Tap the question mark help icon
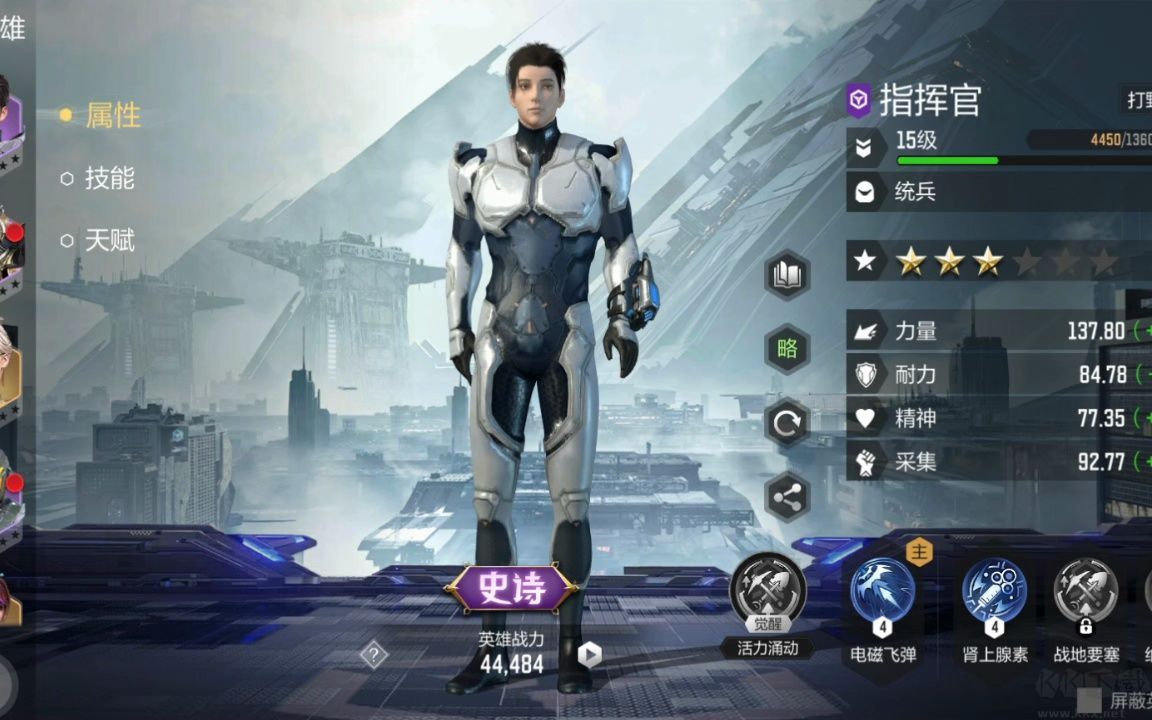1152x720 pixels. (374, 656)
